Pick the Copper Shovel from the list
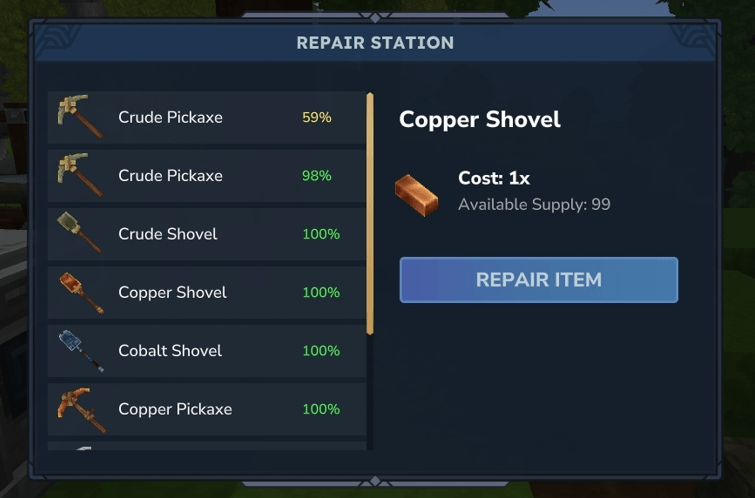The image size is (755, 498). coord(206,292)
